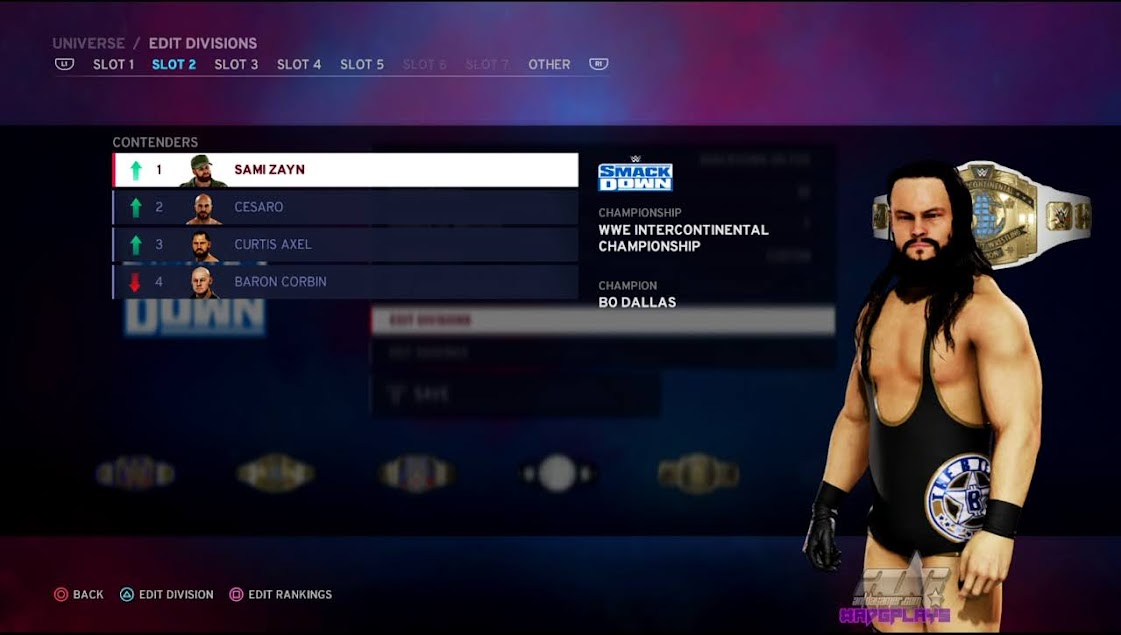1121x635 pixels.
Task: Select contender Sami Zayn row
Action: click(x=345, y=170)
